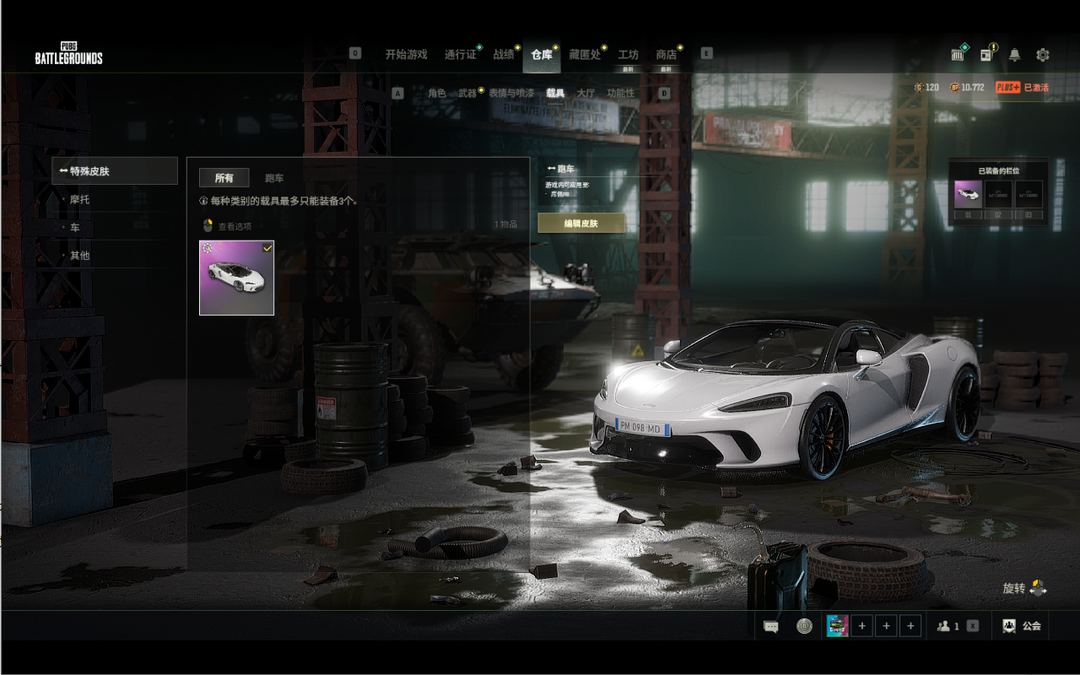Switch to the 武器 tab
Viewport: 1080px width, 675px height.
[x=467, y=93]
